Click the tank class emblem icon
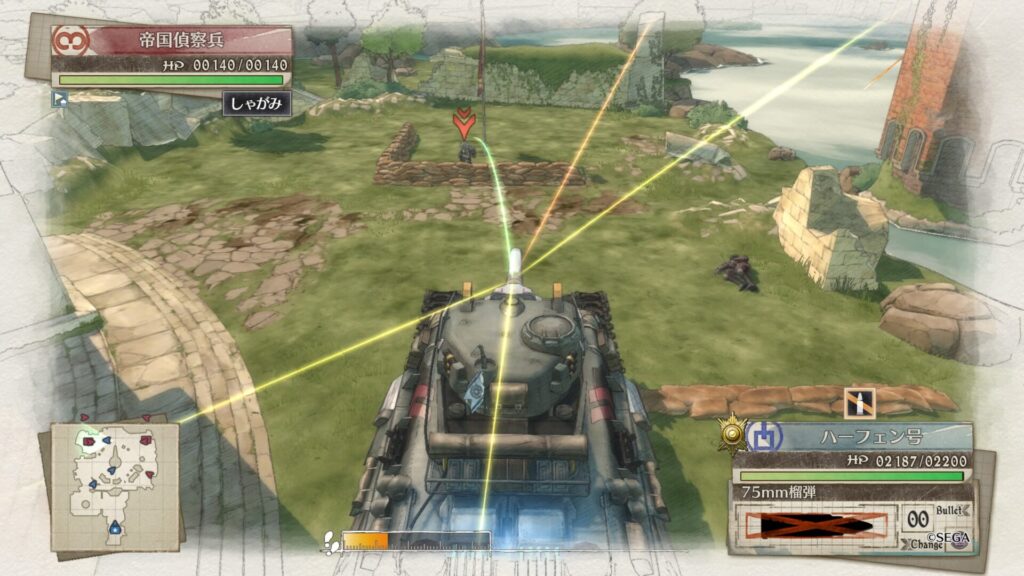 point(762,436)
